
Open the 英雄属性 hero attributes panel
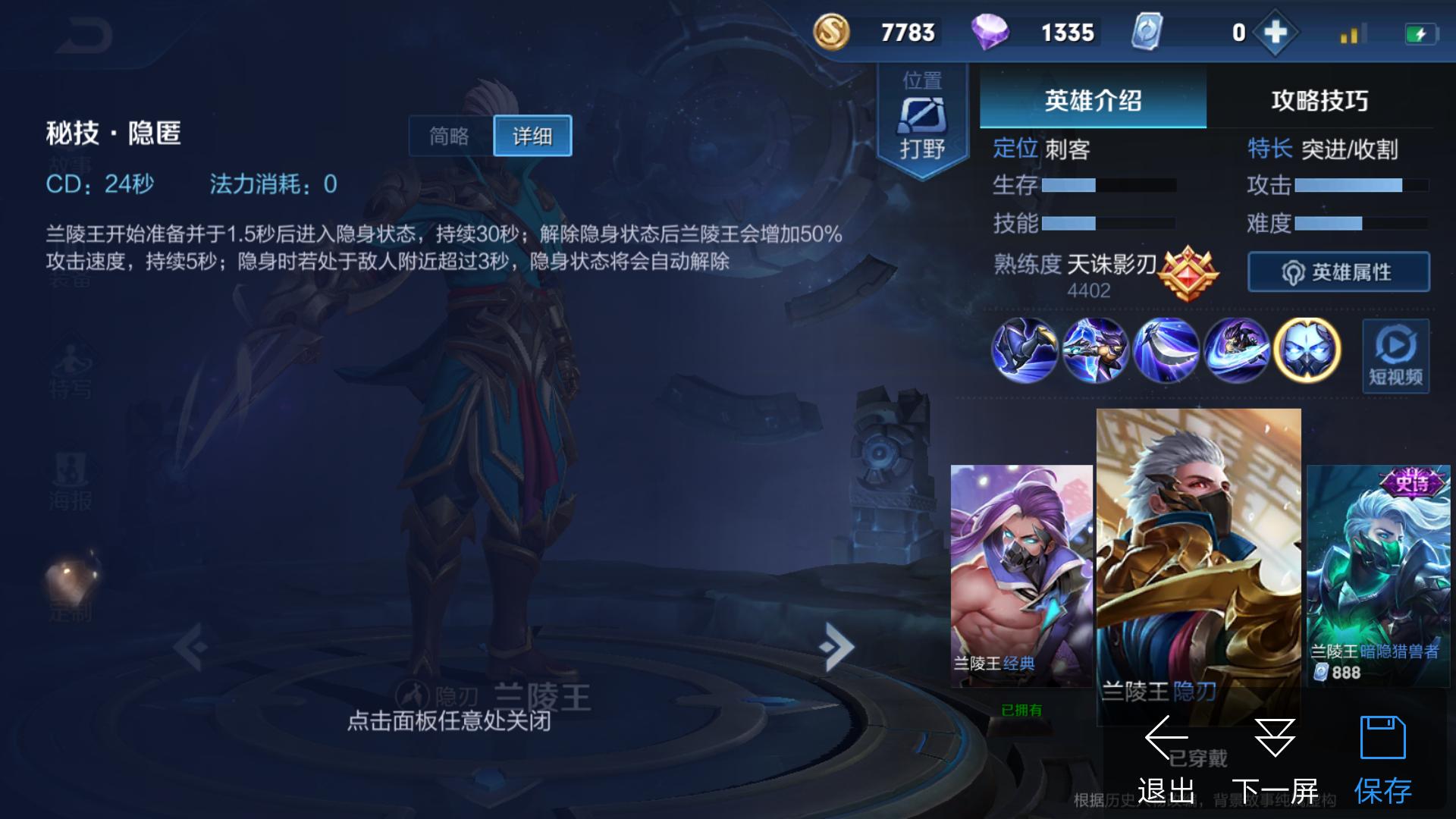1338,271
